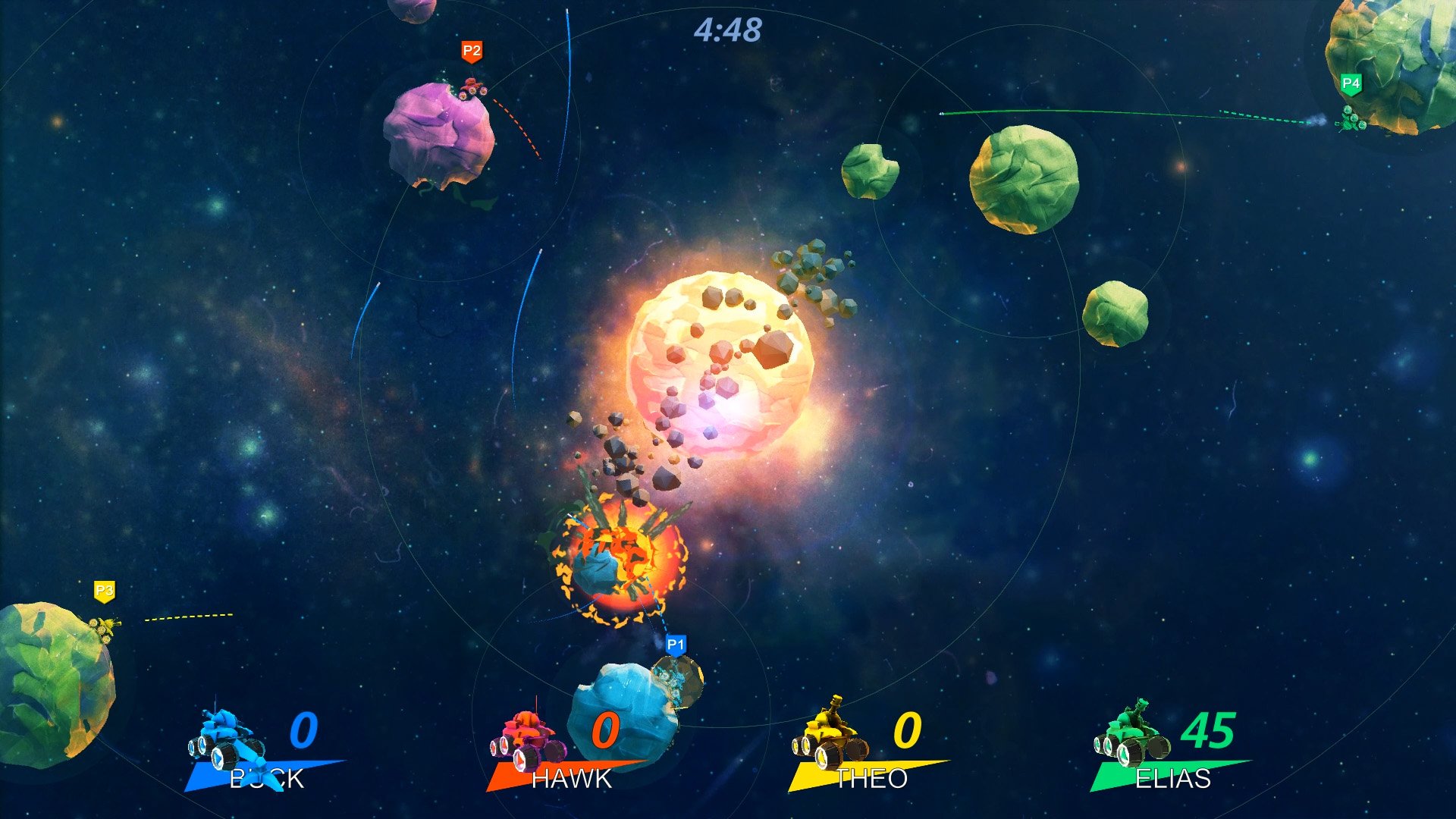The width and height of the screenshot is (1456, 819).
Task: Click the P1 blue player badge
Action: tap(675, 645)
